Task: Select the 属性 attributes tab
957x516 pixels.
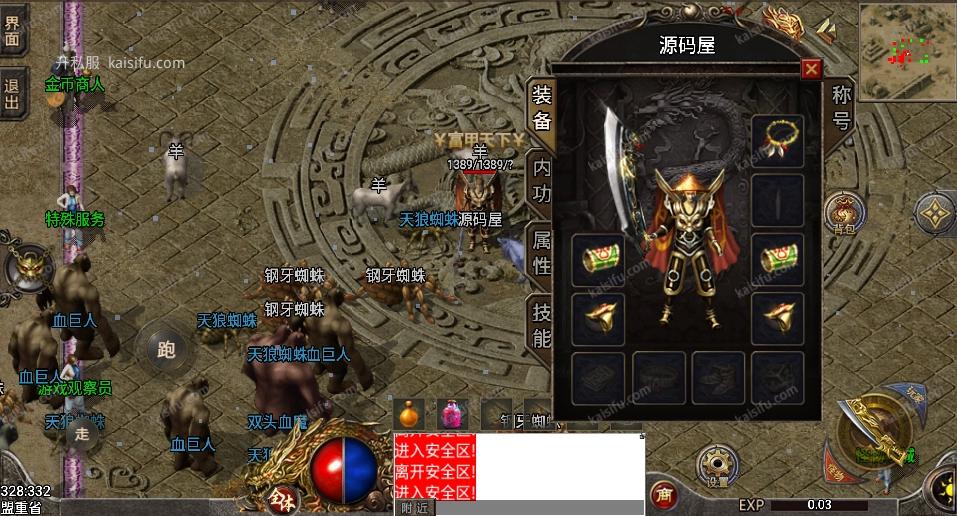Action: point(541,252)
